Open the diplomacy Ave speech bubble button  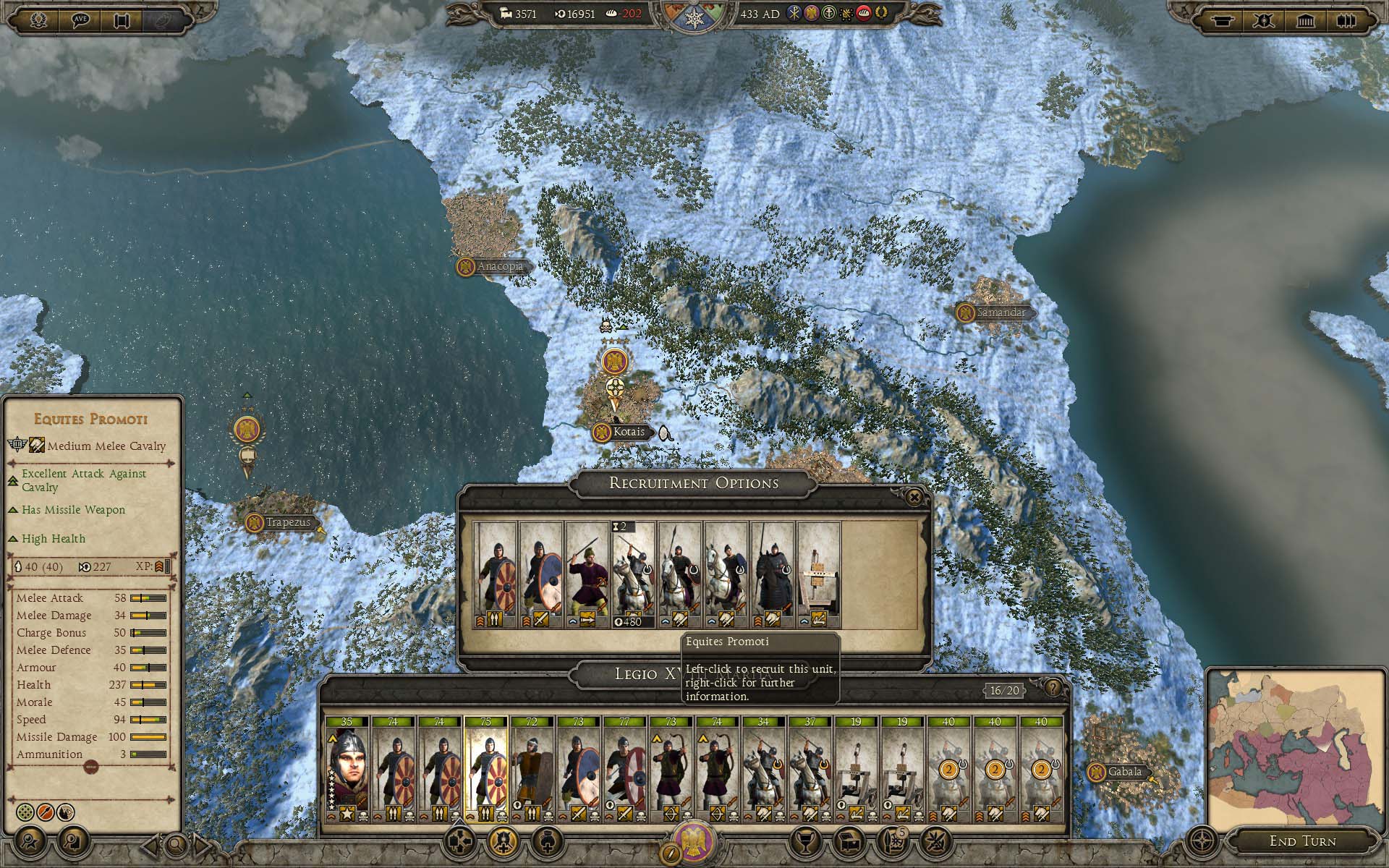[x=80, y=20]
